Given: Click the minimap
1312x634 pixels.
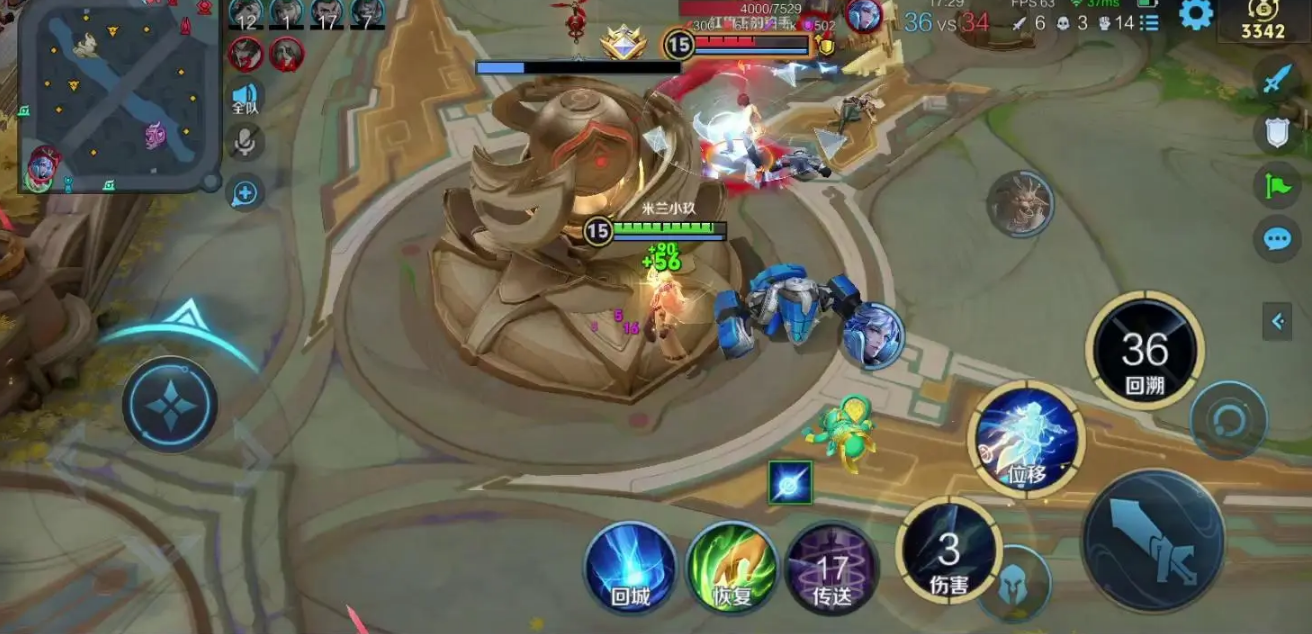Looking at the screenshot, I should [x=119, y=95].
